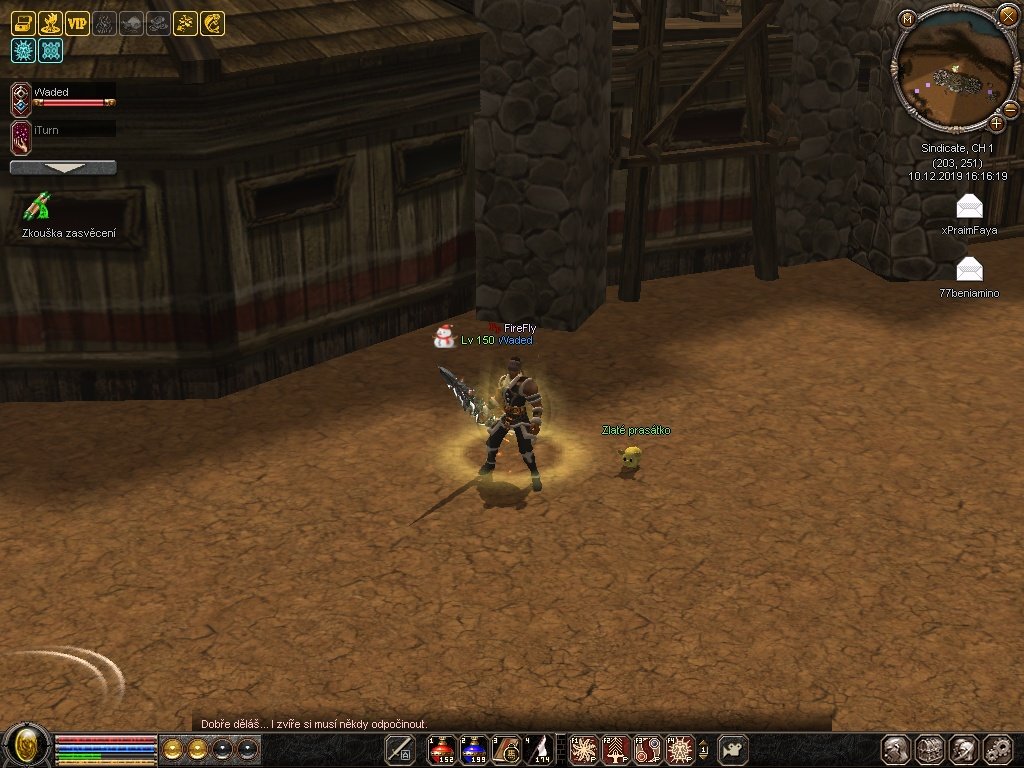This screenshot has height=768, width=1024.
Task: Zoom out the minimap with minus button
Action: 1010,109
